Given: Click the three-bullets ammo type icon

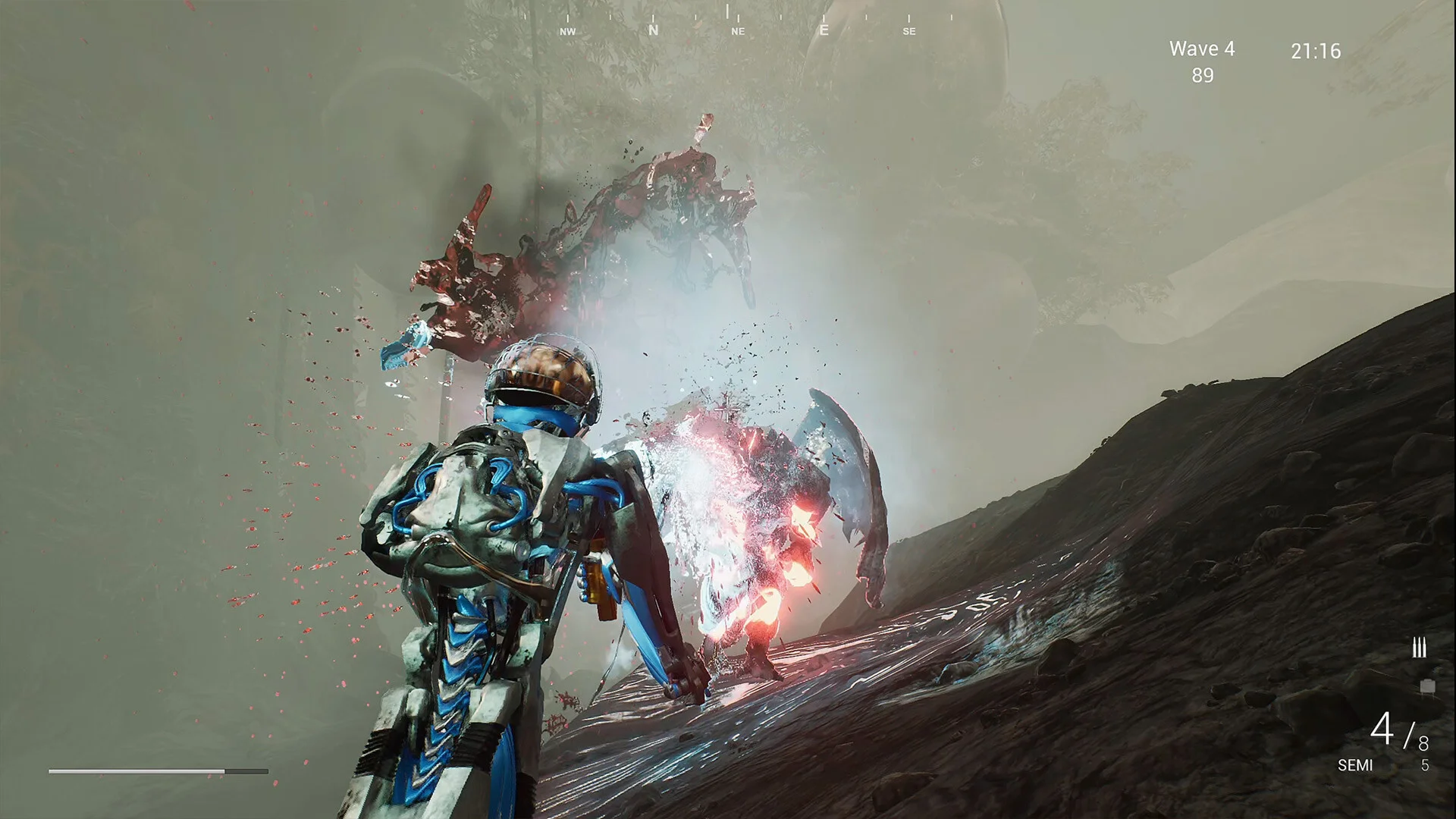Looking at the screenshot, I should (1419, 648).
